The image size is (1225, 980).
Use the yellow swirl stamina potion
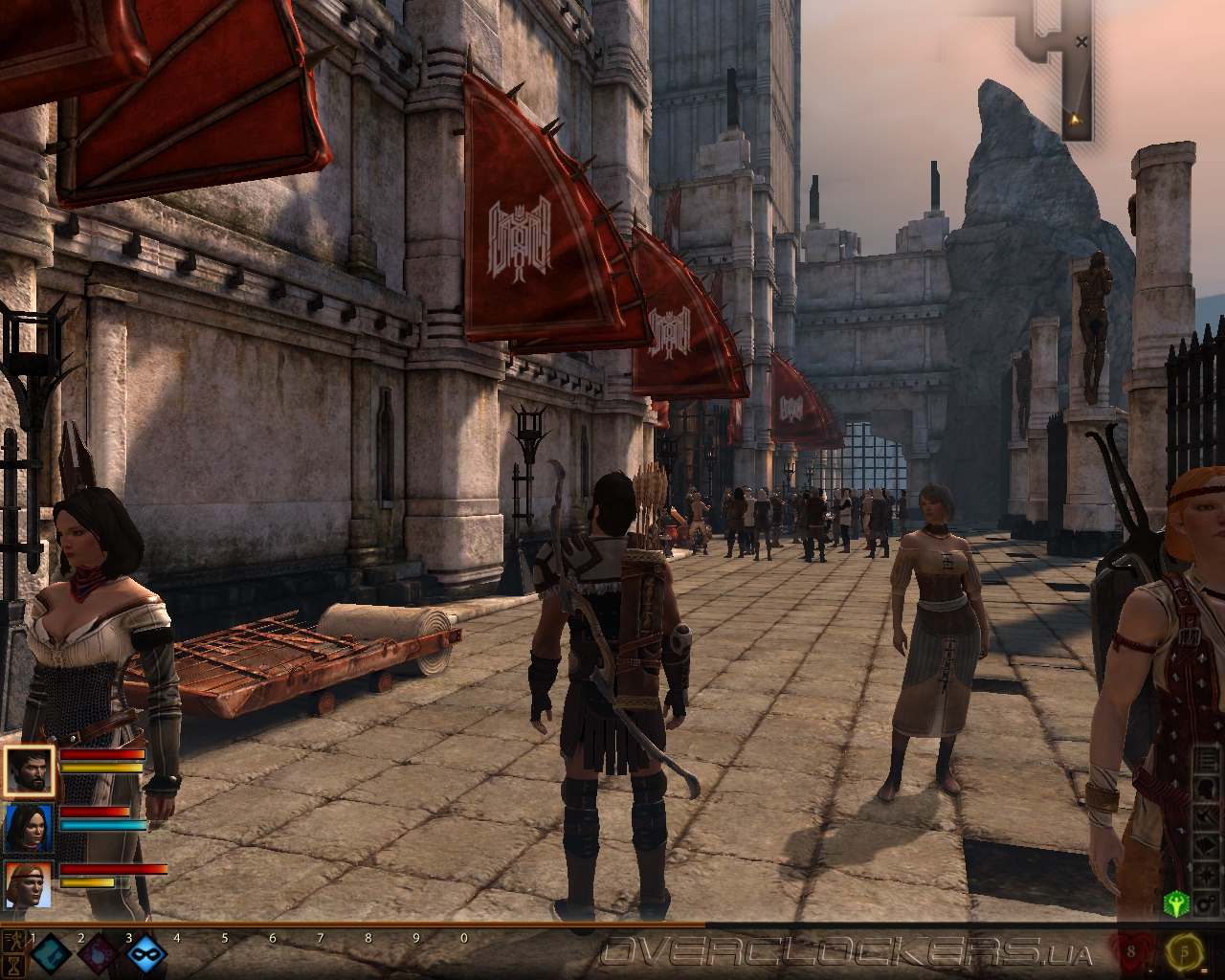click(x=1184, y=953)
